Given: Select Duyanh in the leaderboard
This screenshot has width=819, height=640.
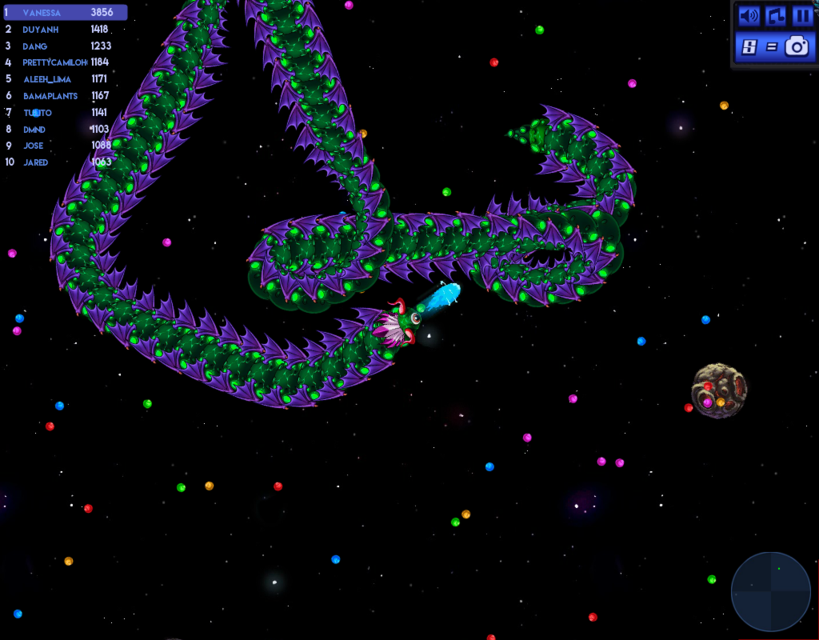Looking at the screenshot, I should 65,30.
